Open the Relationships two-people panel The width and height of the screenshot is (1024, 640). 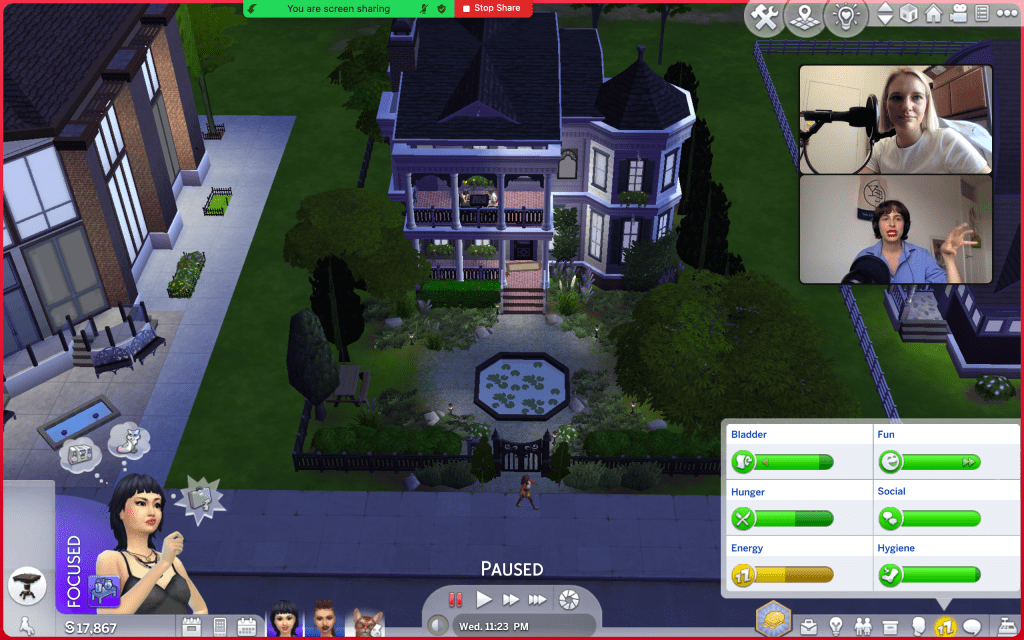pyautogui.click(x=863, y=627)
